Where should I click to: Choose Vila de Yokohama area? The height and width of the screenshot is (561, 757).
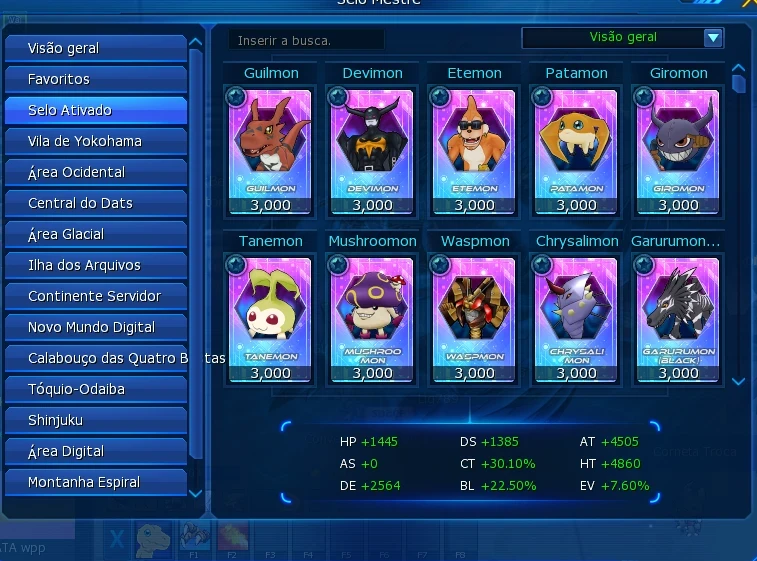tap(95, 141)
